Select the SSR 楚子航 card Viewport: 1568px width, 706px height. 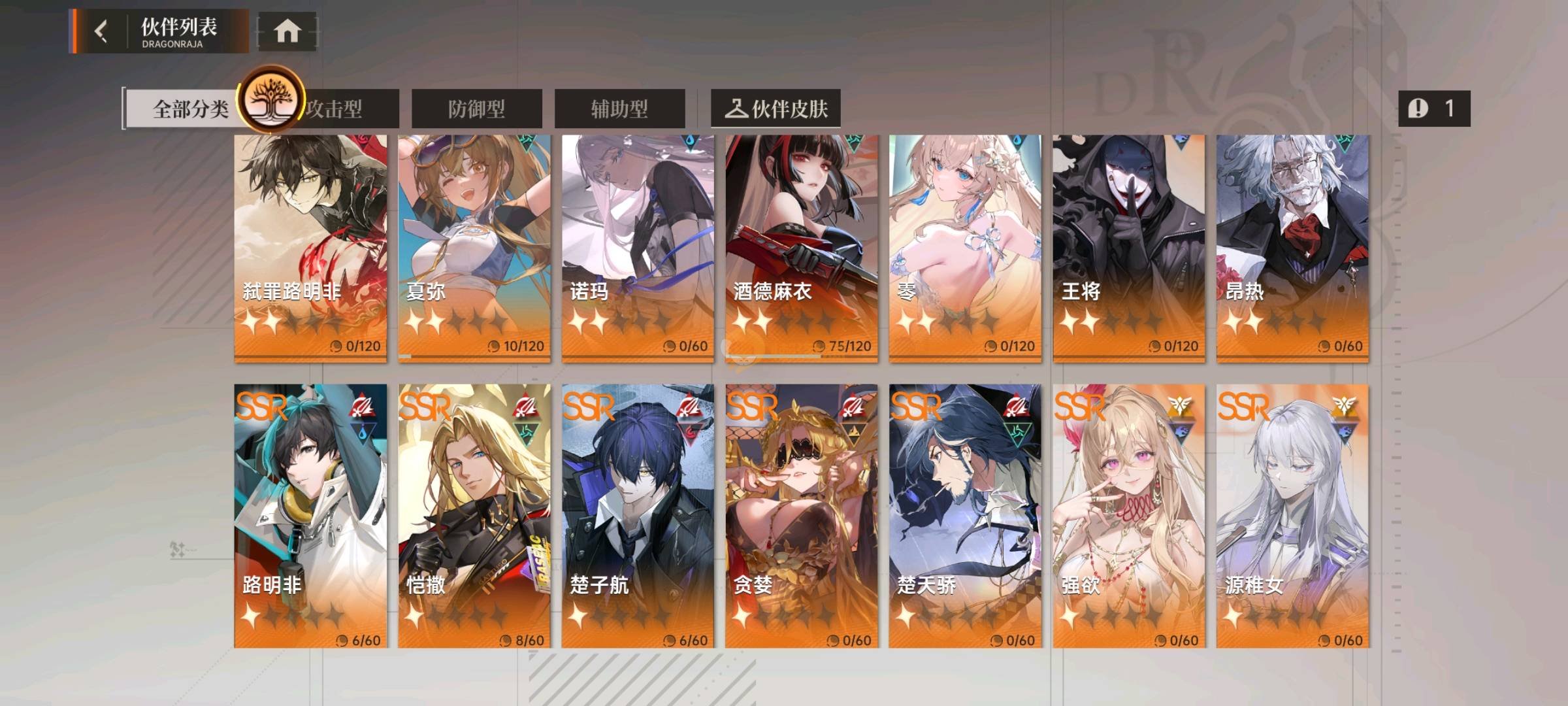click(x=638, y=515)
